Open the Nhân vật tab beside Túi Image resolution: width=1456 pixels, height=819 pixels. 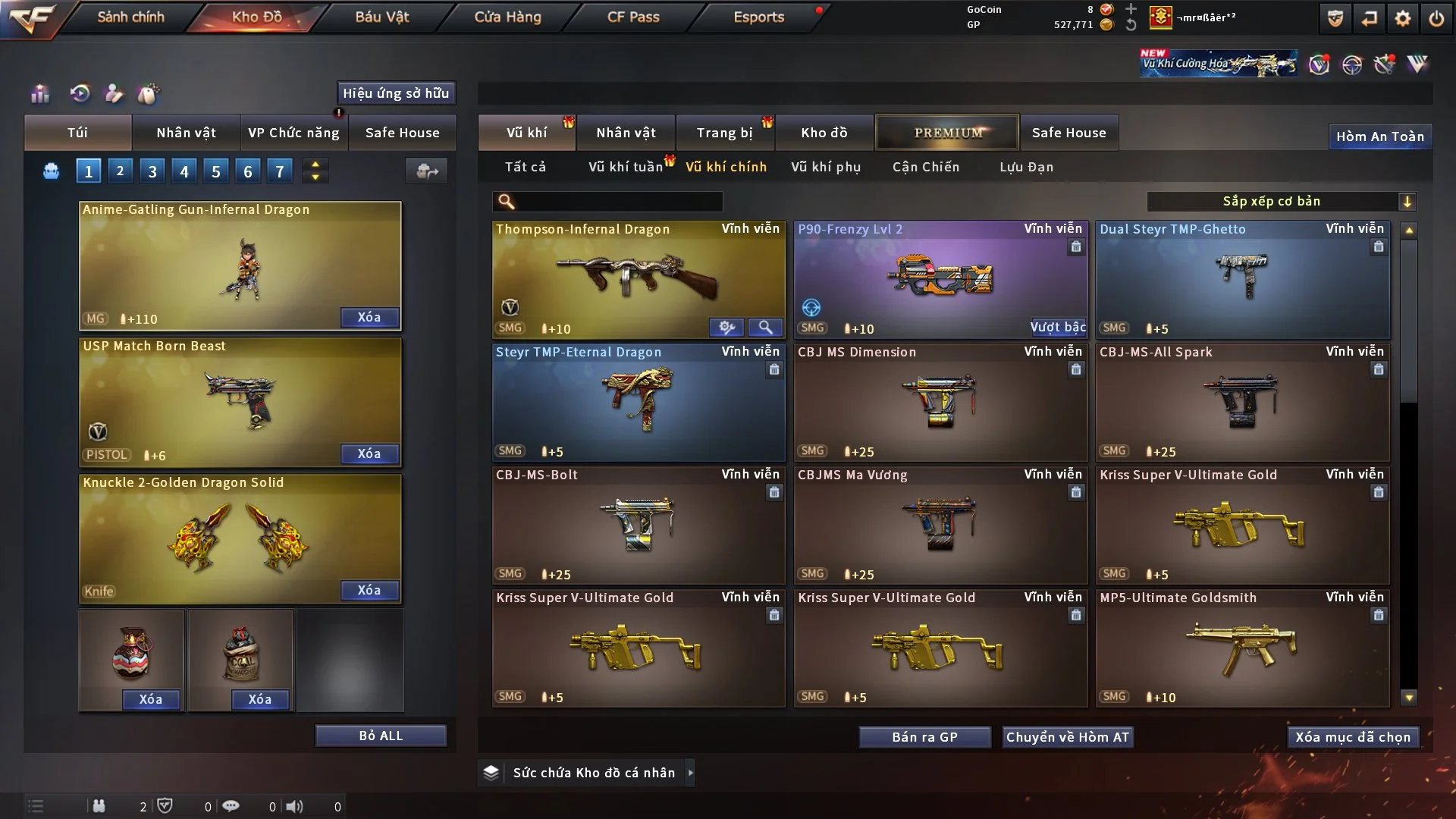[186, 133]
